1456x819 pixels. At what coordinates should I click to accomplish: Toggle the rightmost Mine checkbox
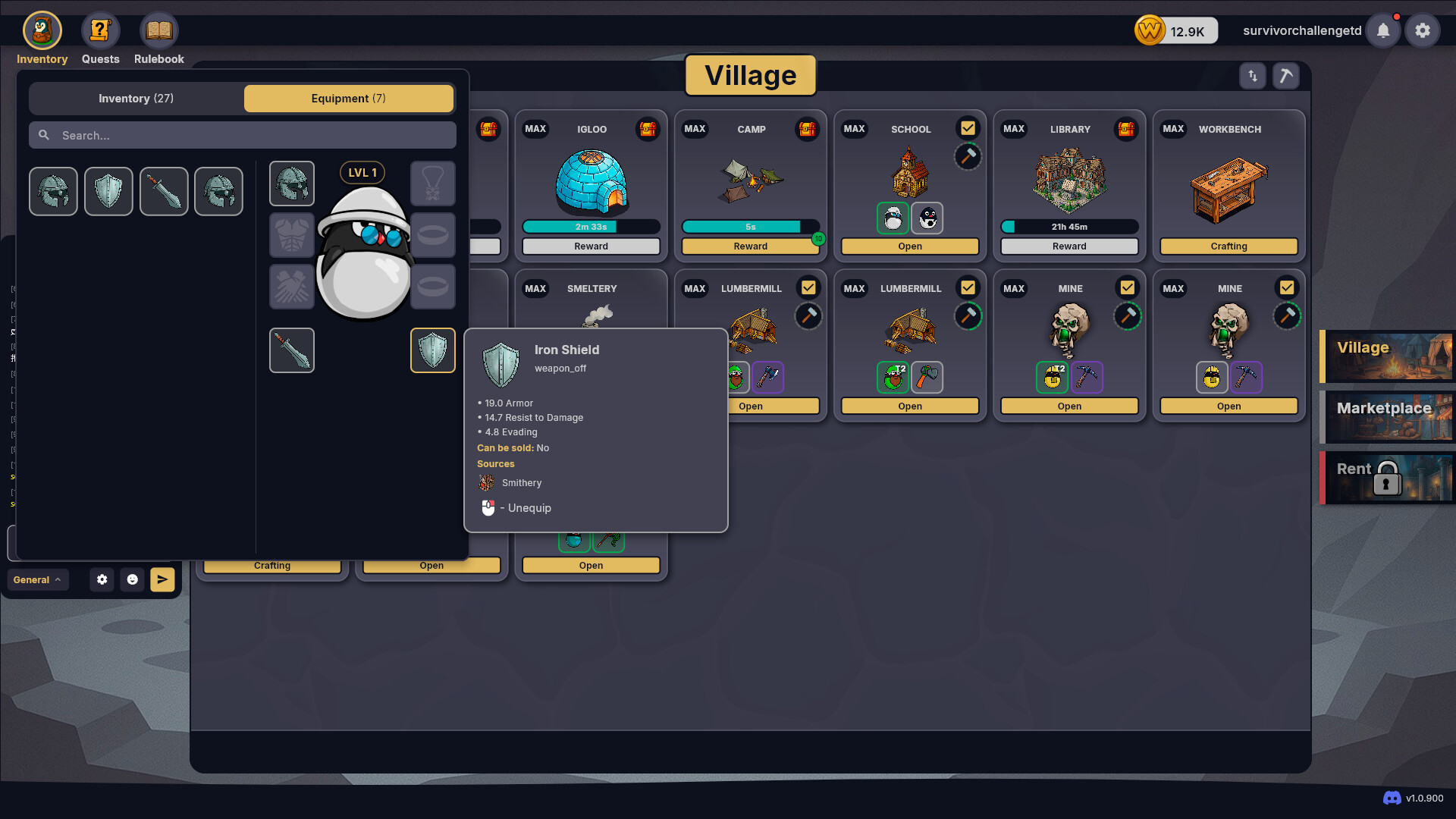pyautogui.click(x=1287, y=287)
